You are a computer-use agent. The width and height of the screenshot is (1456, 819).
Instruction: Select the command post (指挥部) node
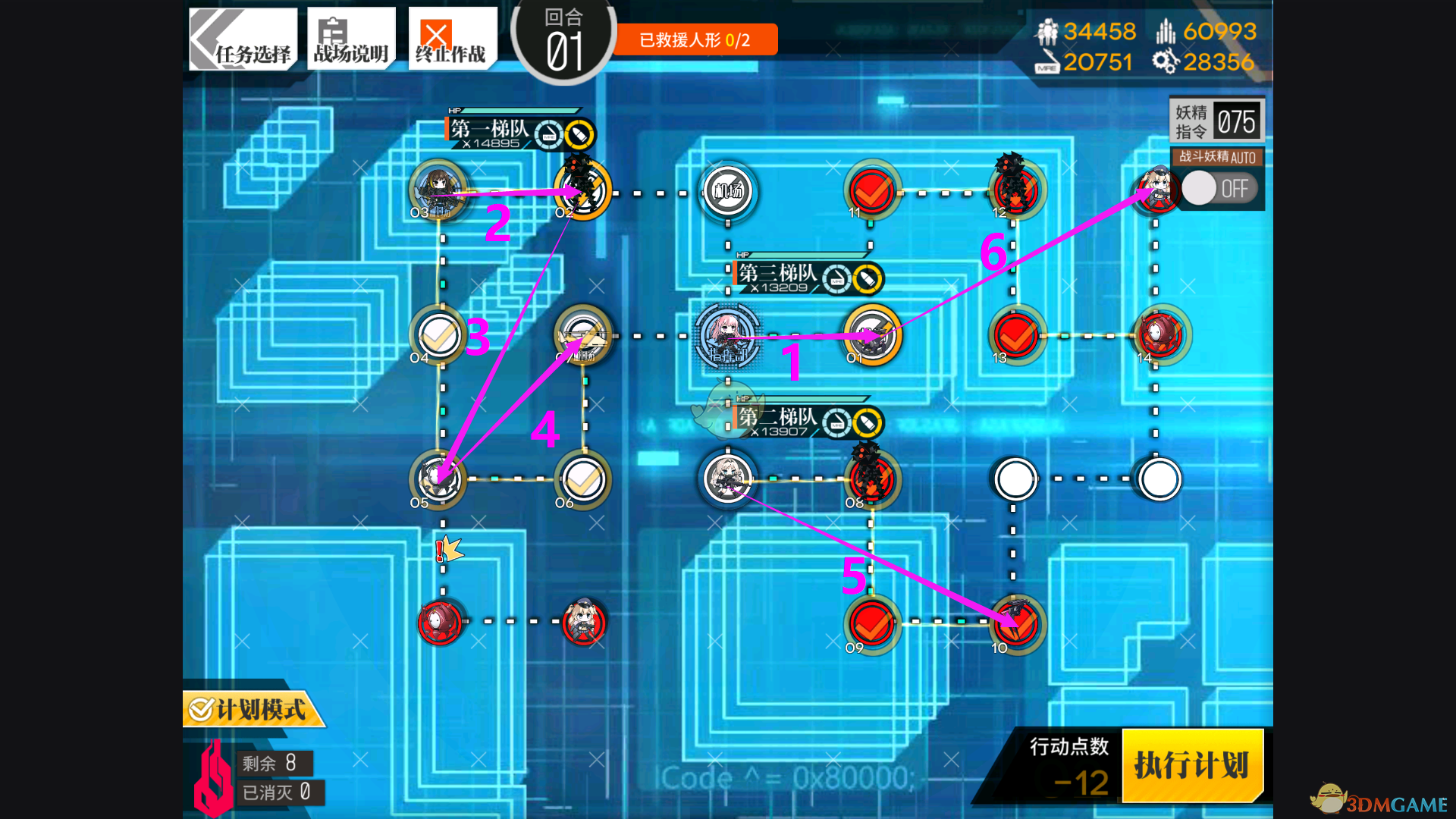coord(727,336)
